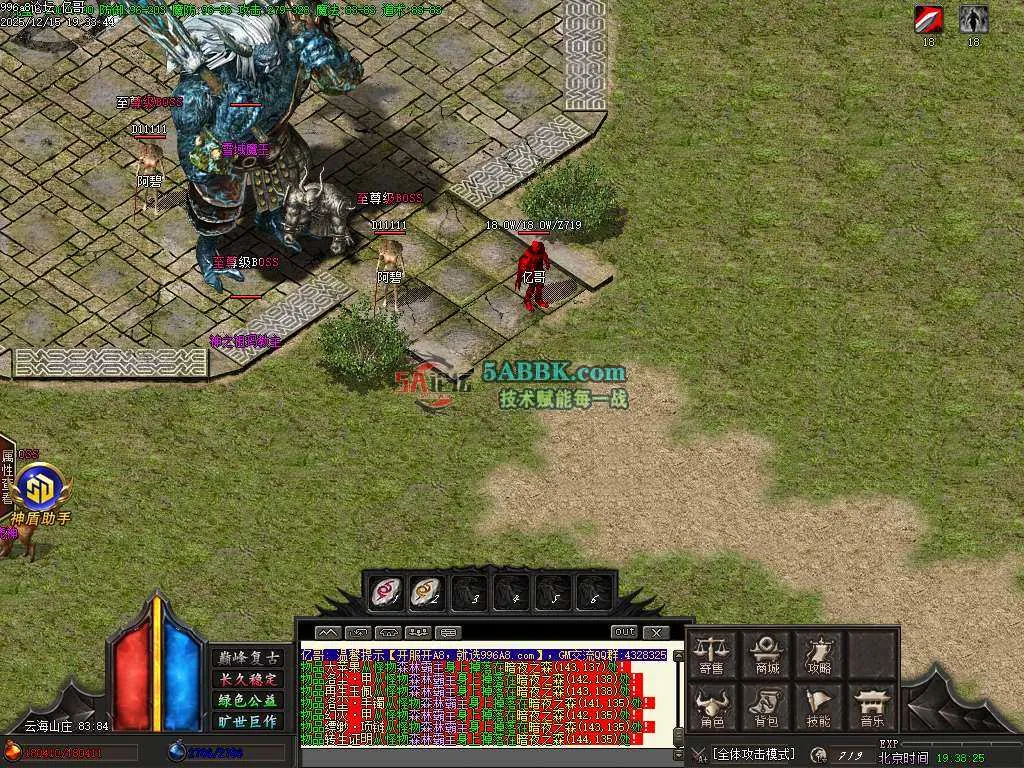Open the 攻略 guide
Viewport: 1024px width, 768px height.
tap(818, 655)
